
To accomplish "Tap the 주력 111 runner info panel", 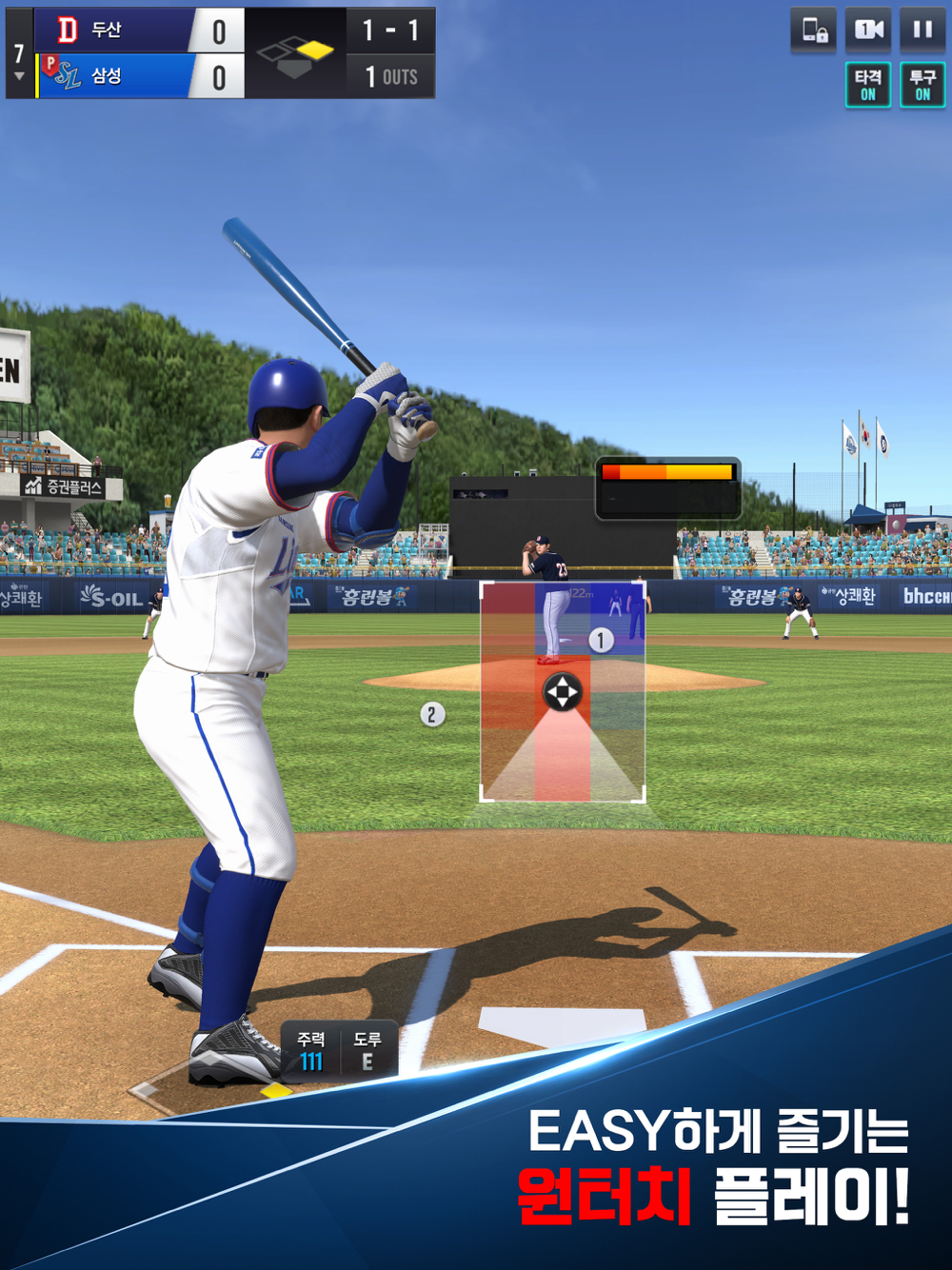I will pos(312,1051).
